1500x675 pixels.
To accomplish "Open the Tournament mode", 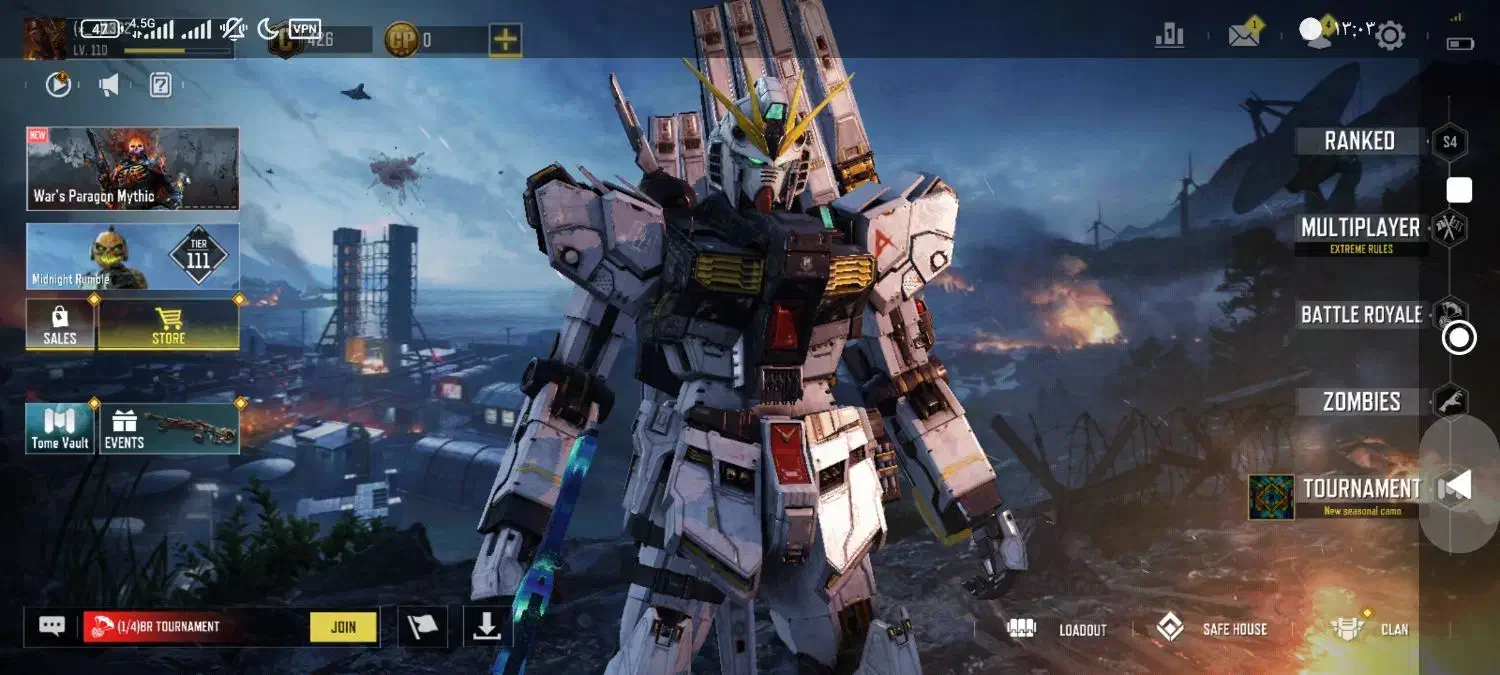I will point(1360,490).
